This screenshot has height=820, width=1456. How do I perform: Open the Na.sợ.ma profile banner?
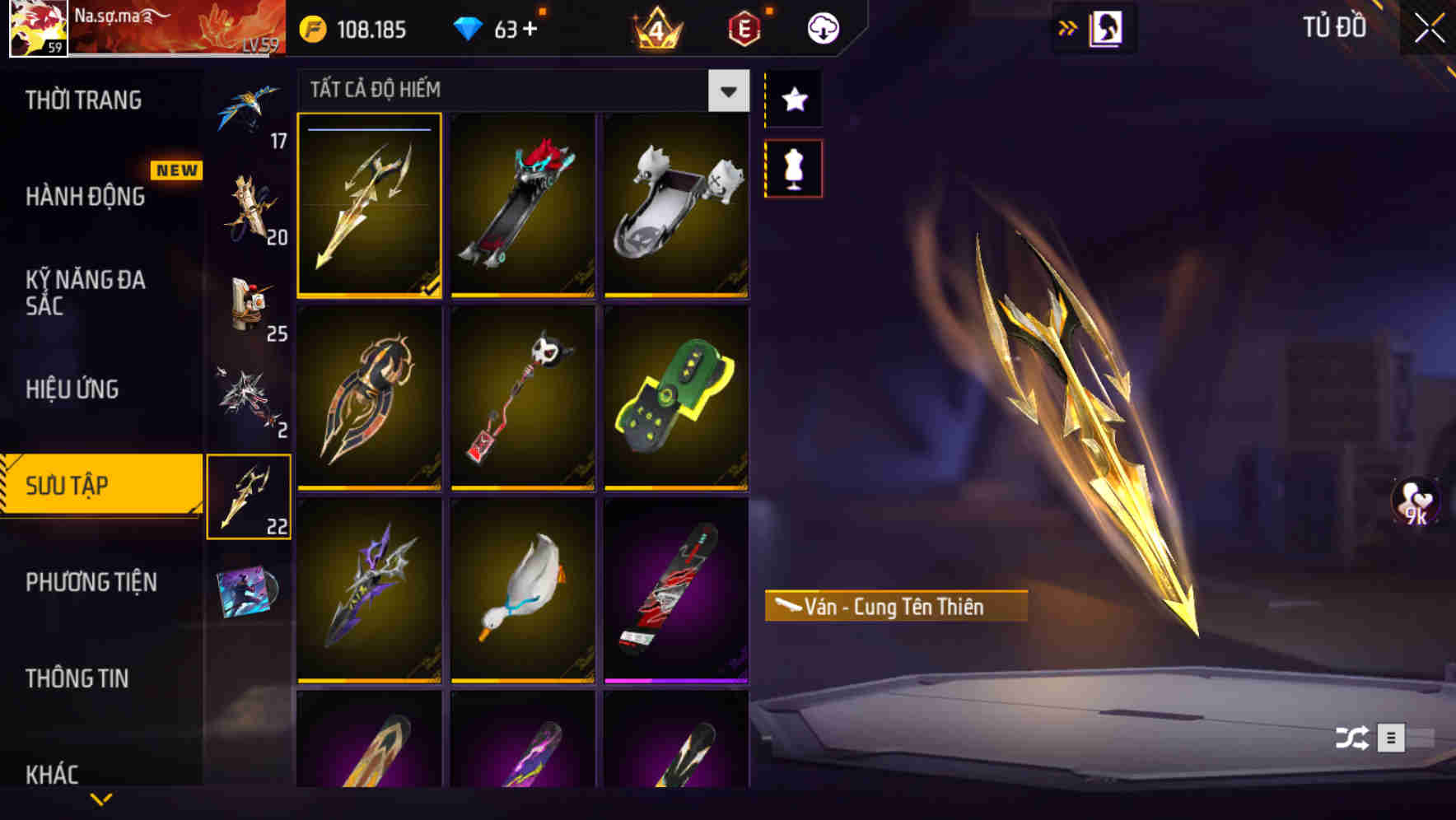pos(140,27)
